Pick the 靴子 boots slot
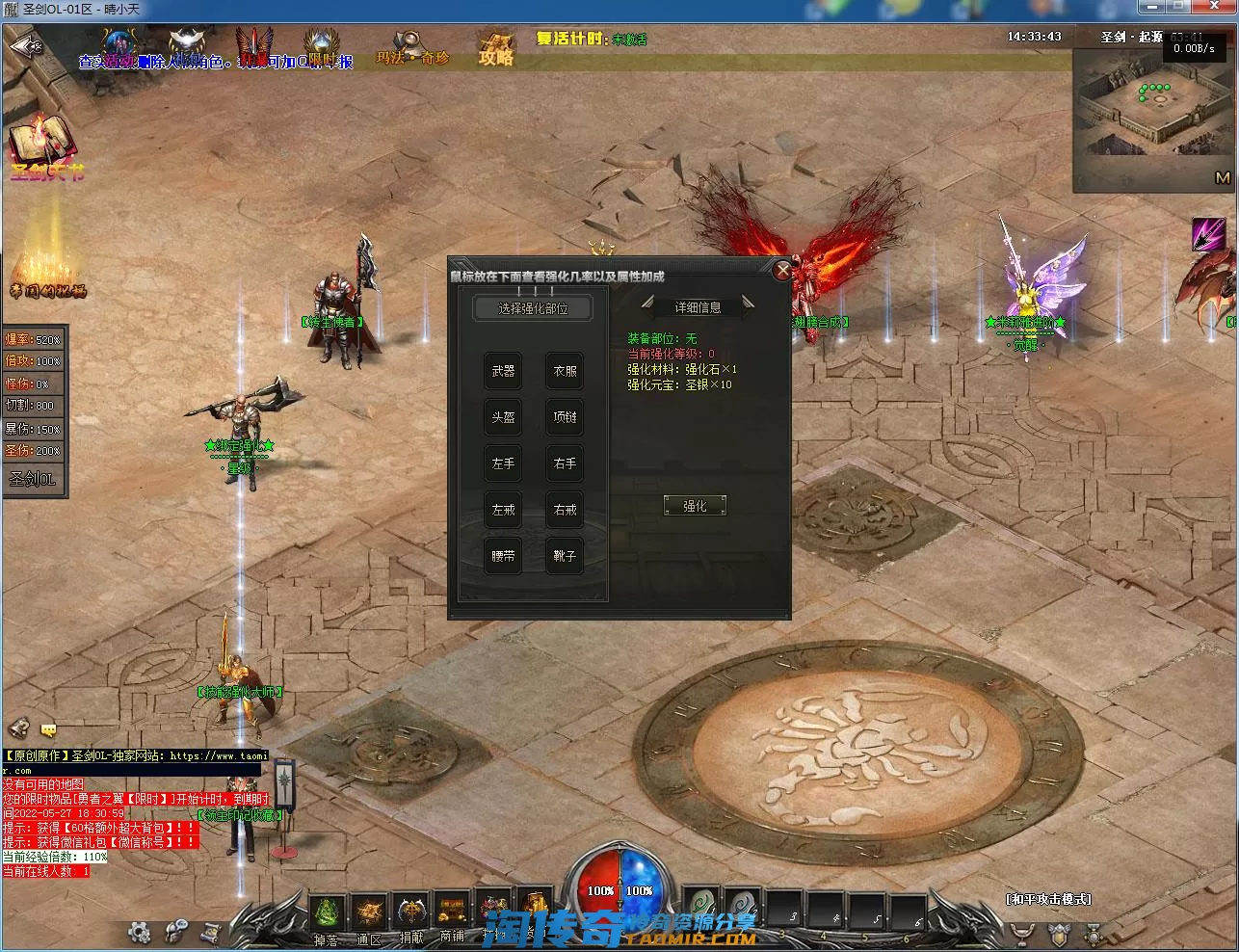 tap(565, 556)
